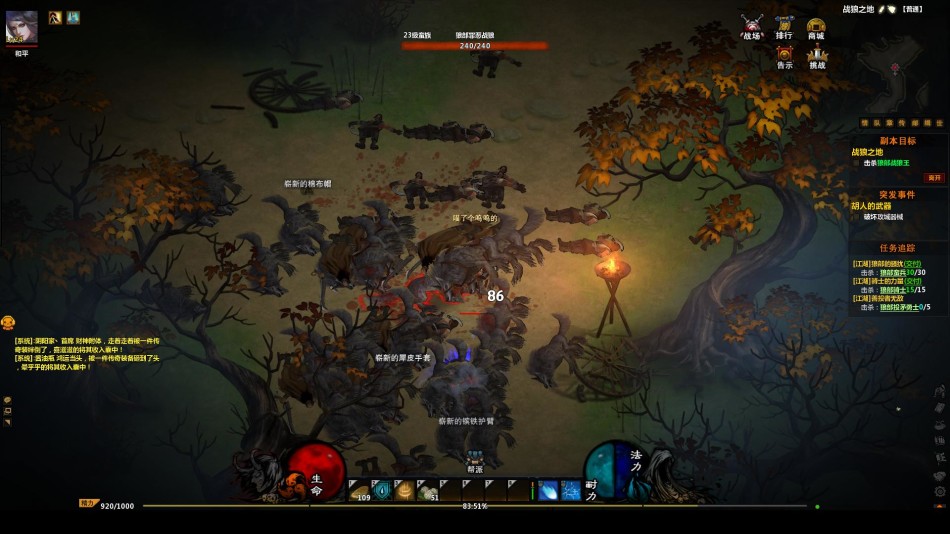The width and height of the screenshot is (950, 534).
Task: Open the 排行 rankings icon
Action: point(784,25)
